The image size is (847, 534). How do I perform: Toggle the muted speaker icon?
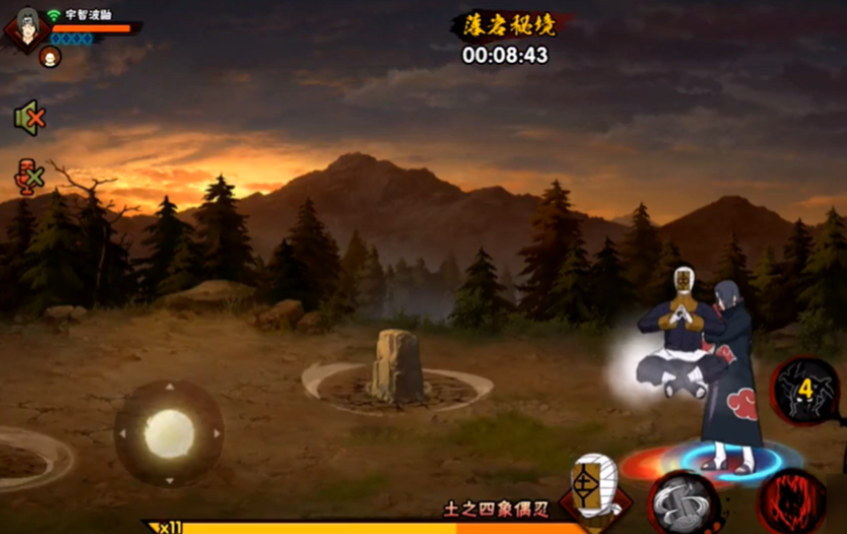coord(28,118)
